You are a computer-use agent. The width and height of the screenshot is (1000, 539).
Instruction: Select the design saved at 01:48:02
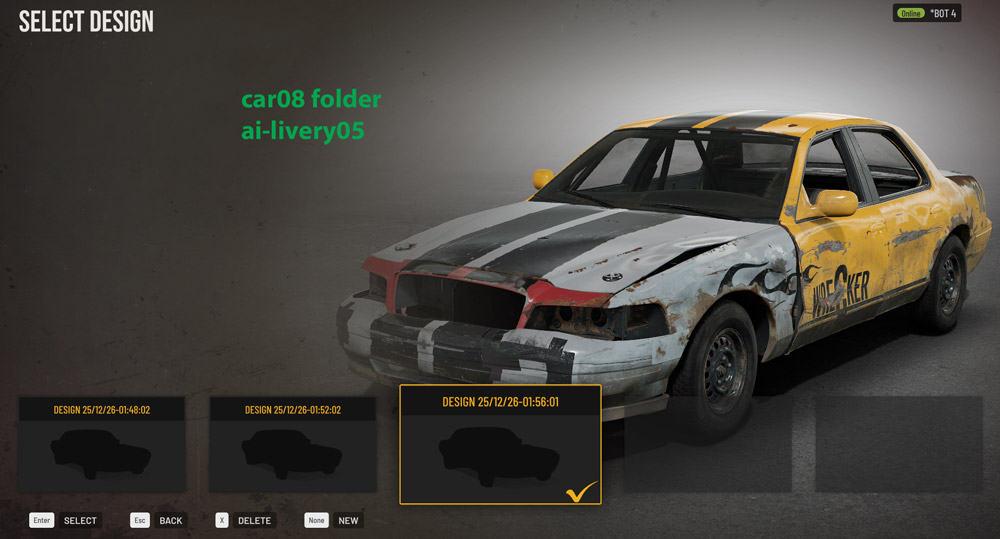click(102, 445)
